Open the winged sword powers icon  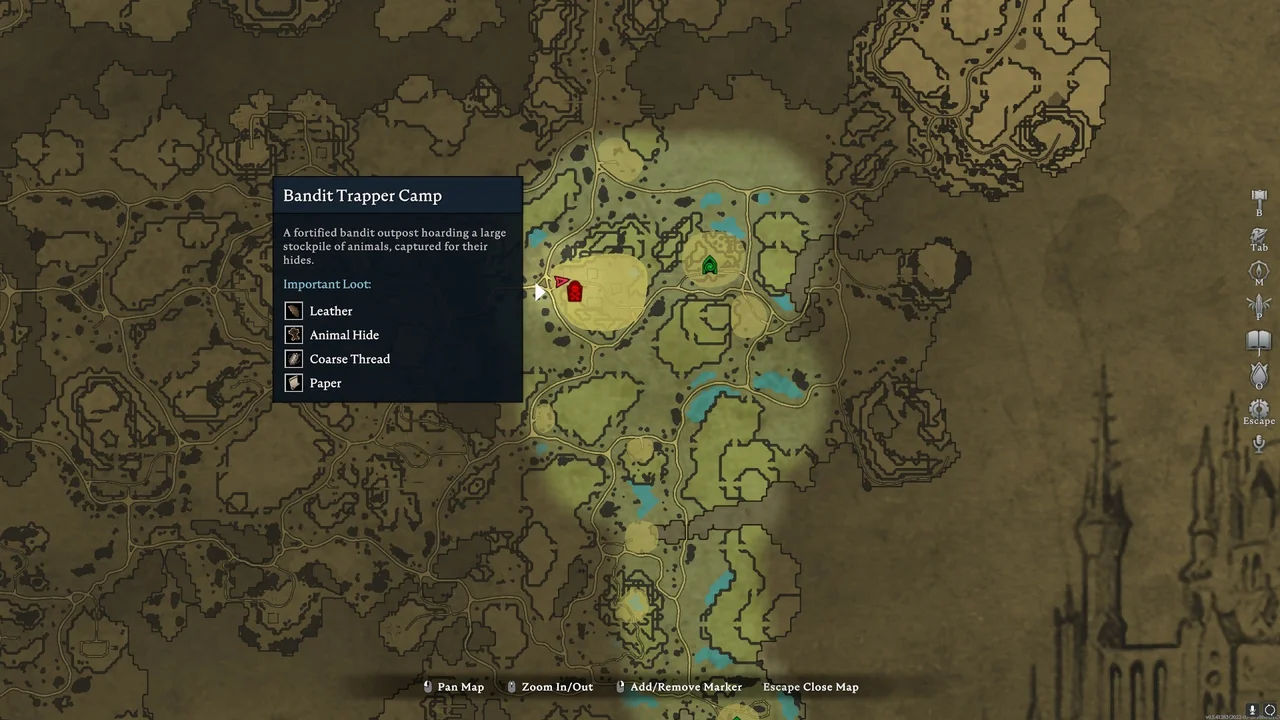(x=1259, y=306)
